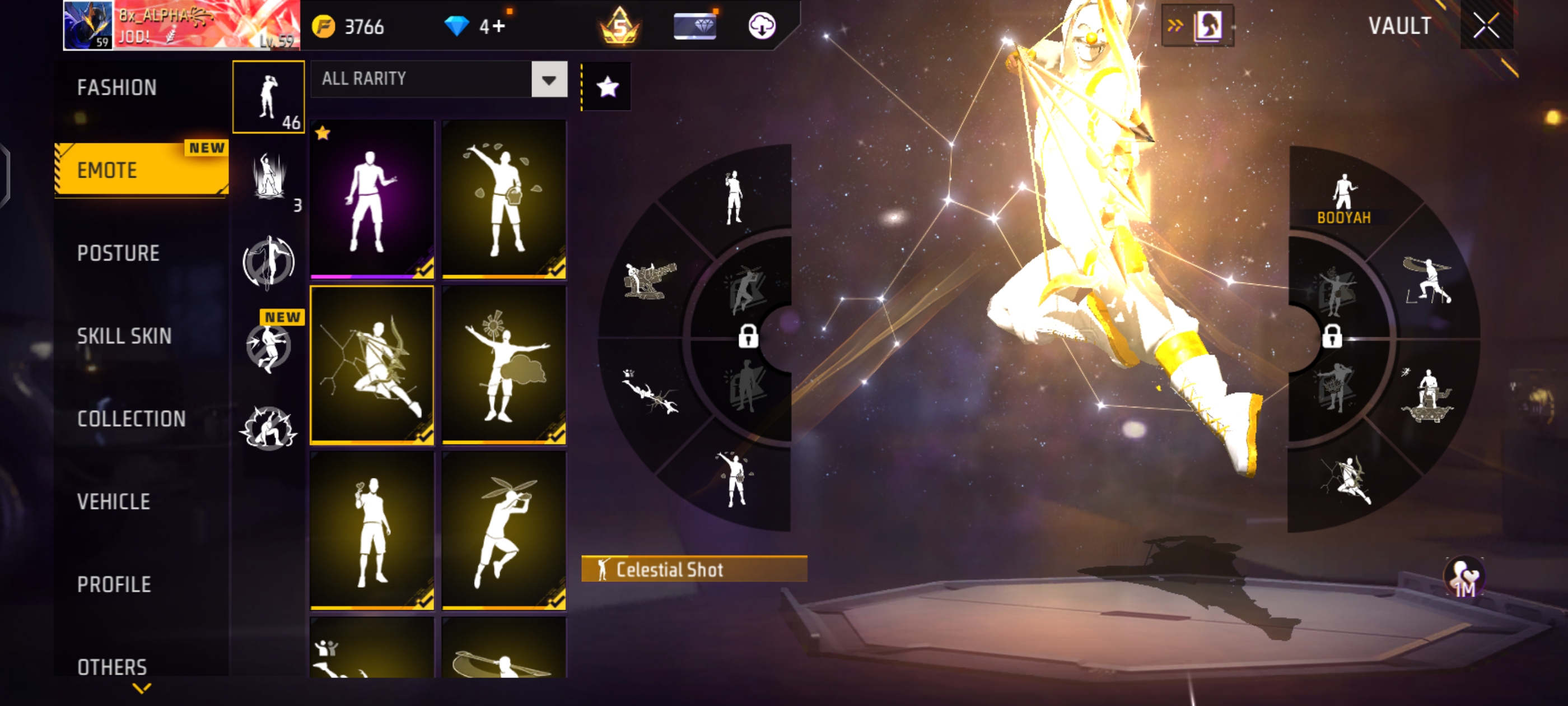Select the Vehicle category

(114, 502)
